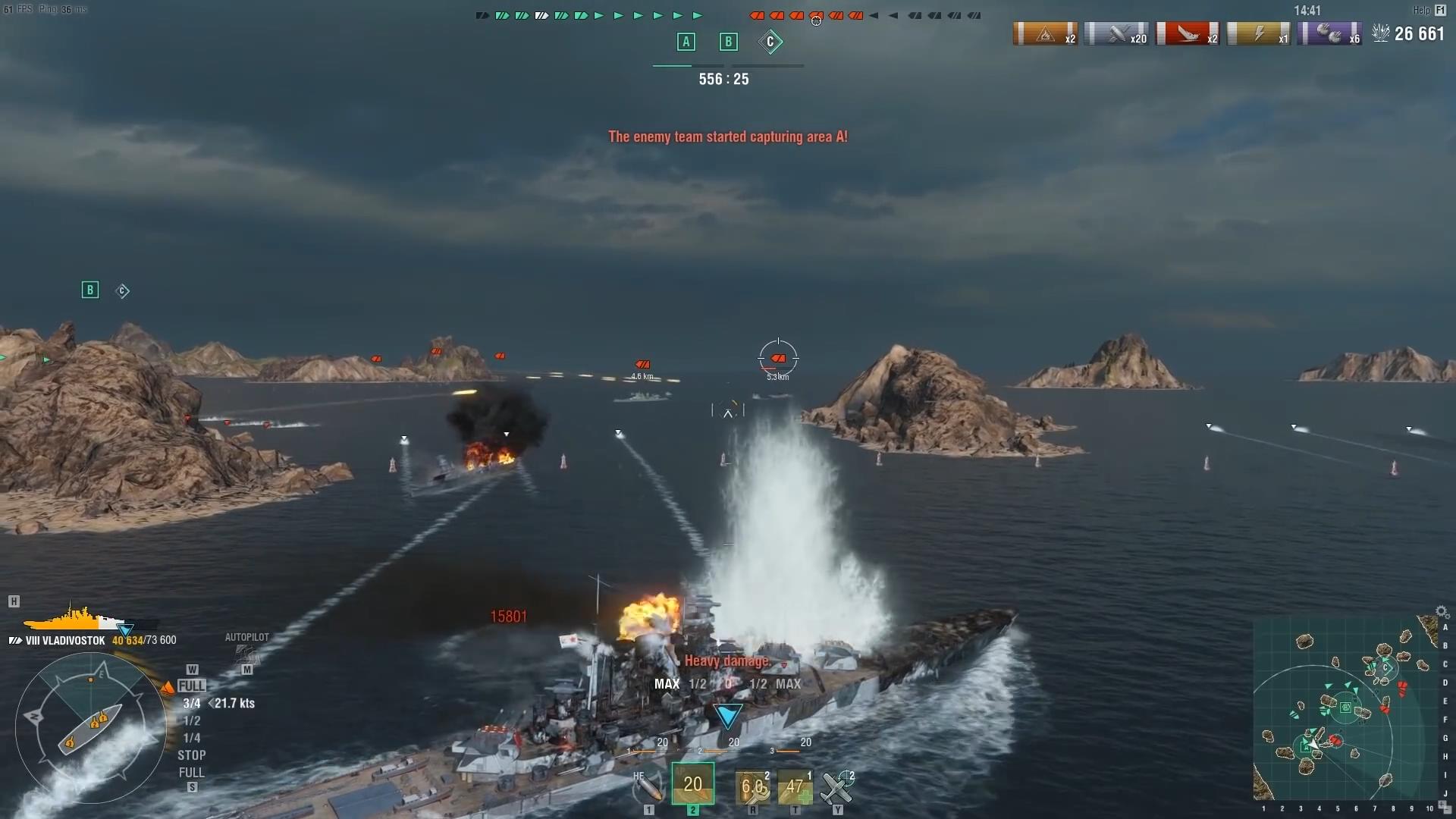Select HE shell ammunition

(x=648, y=788)
